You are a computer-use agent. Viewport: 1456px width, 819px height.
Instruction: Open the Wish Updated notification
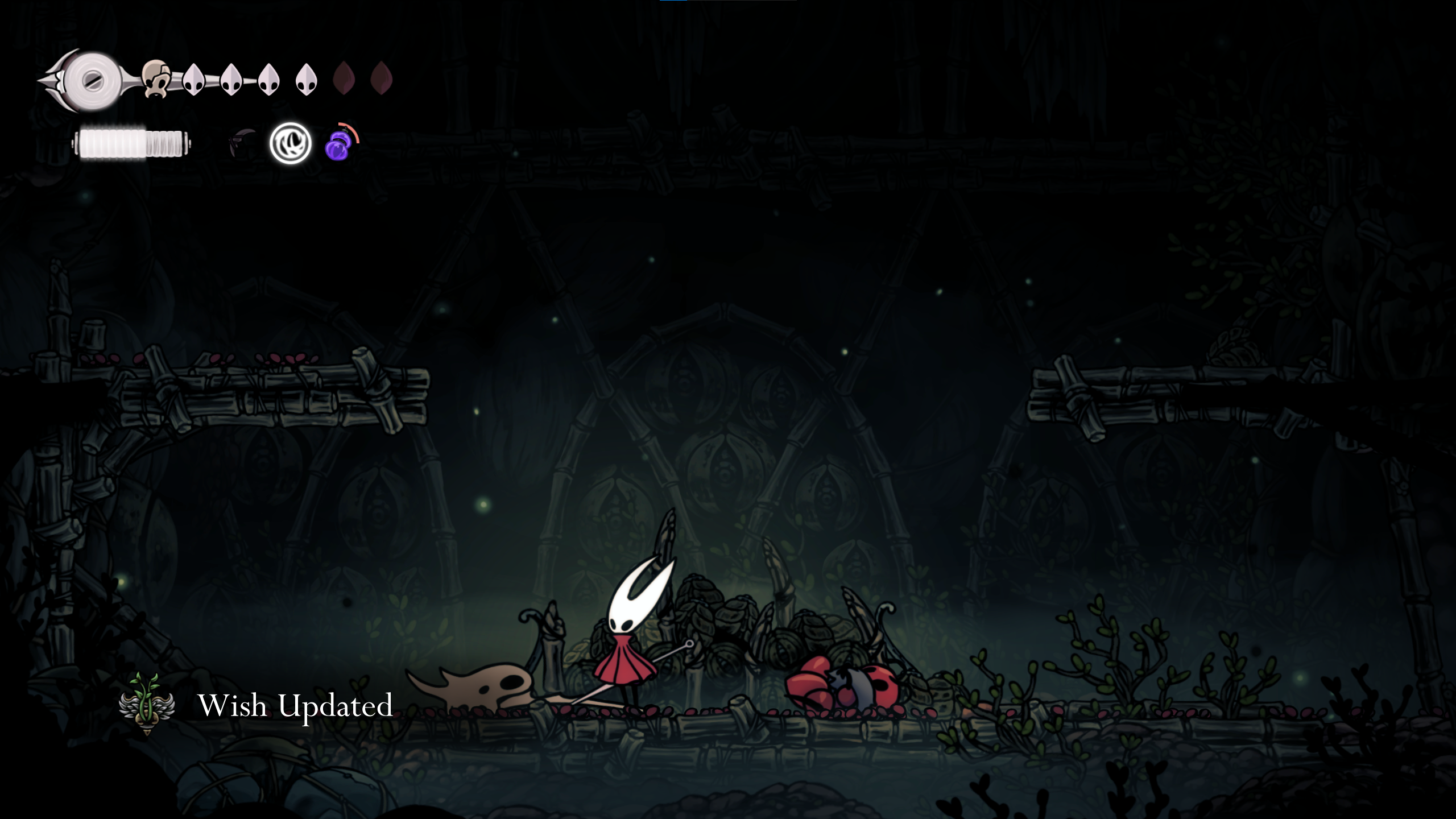295,705
